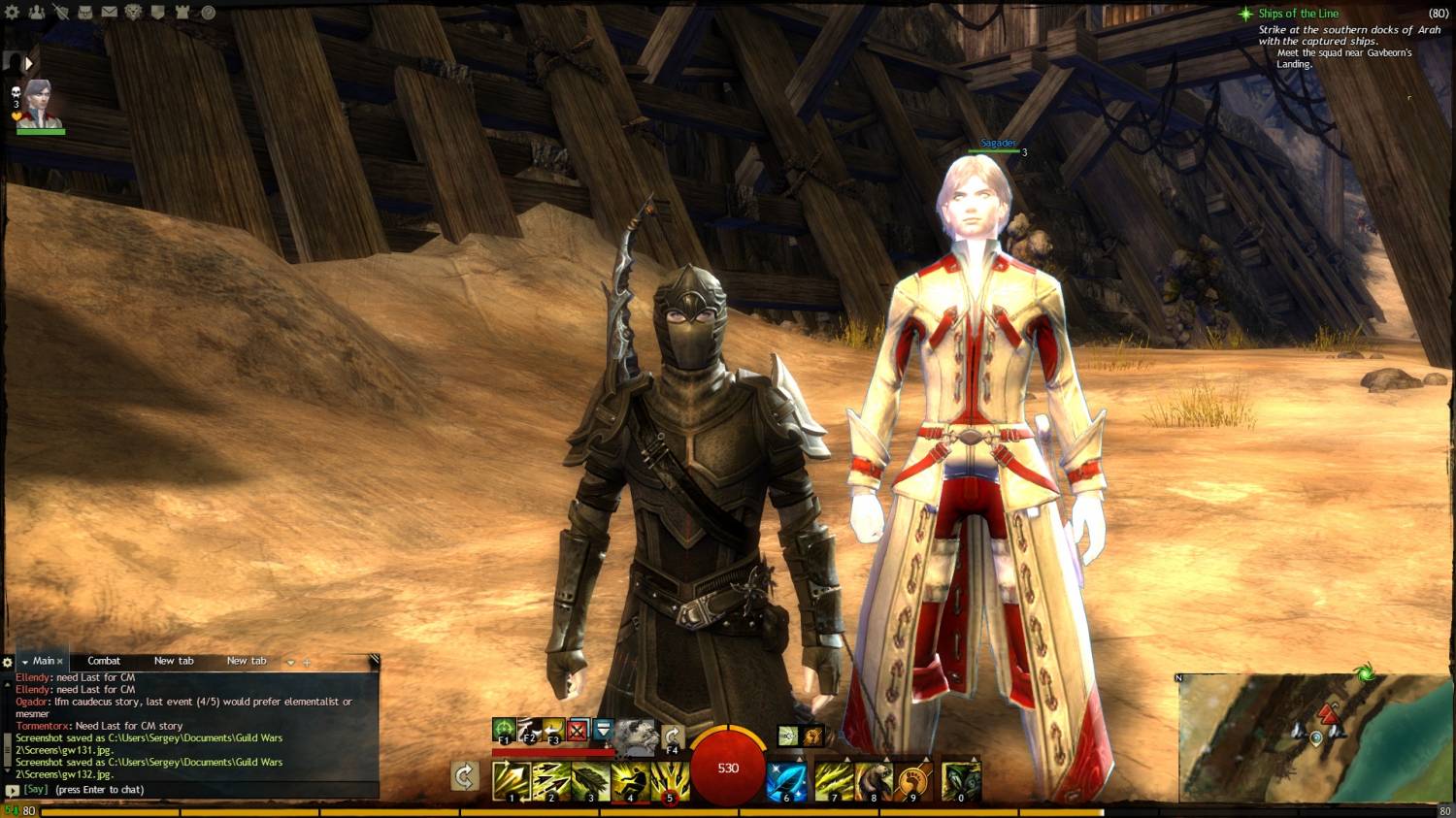Open chat options gear icon
The width and height of the screenshot is (1456, 818).
click(x=8, y=662)
